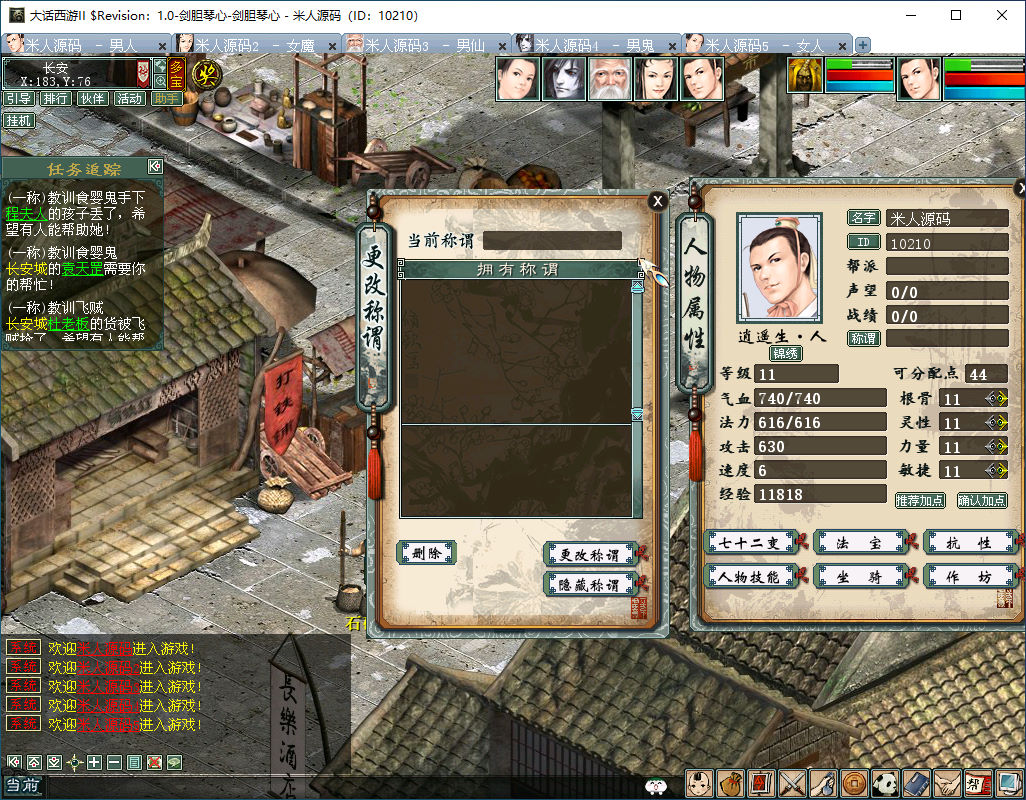This screenshot has height=800, width=1026.
Task: Open the 多宝 shop icon
Action: pos(176,75)
